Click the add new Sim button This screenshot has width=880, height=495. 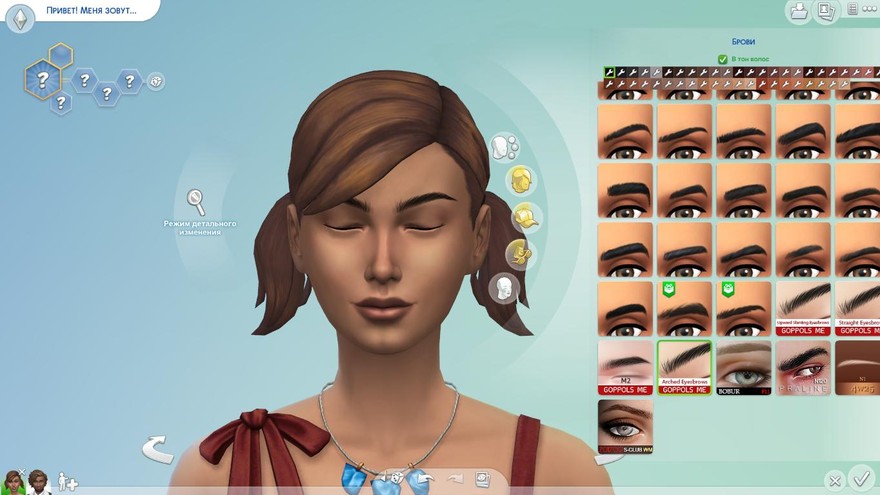(67, 482)
